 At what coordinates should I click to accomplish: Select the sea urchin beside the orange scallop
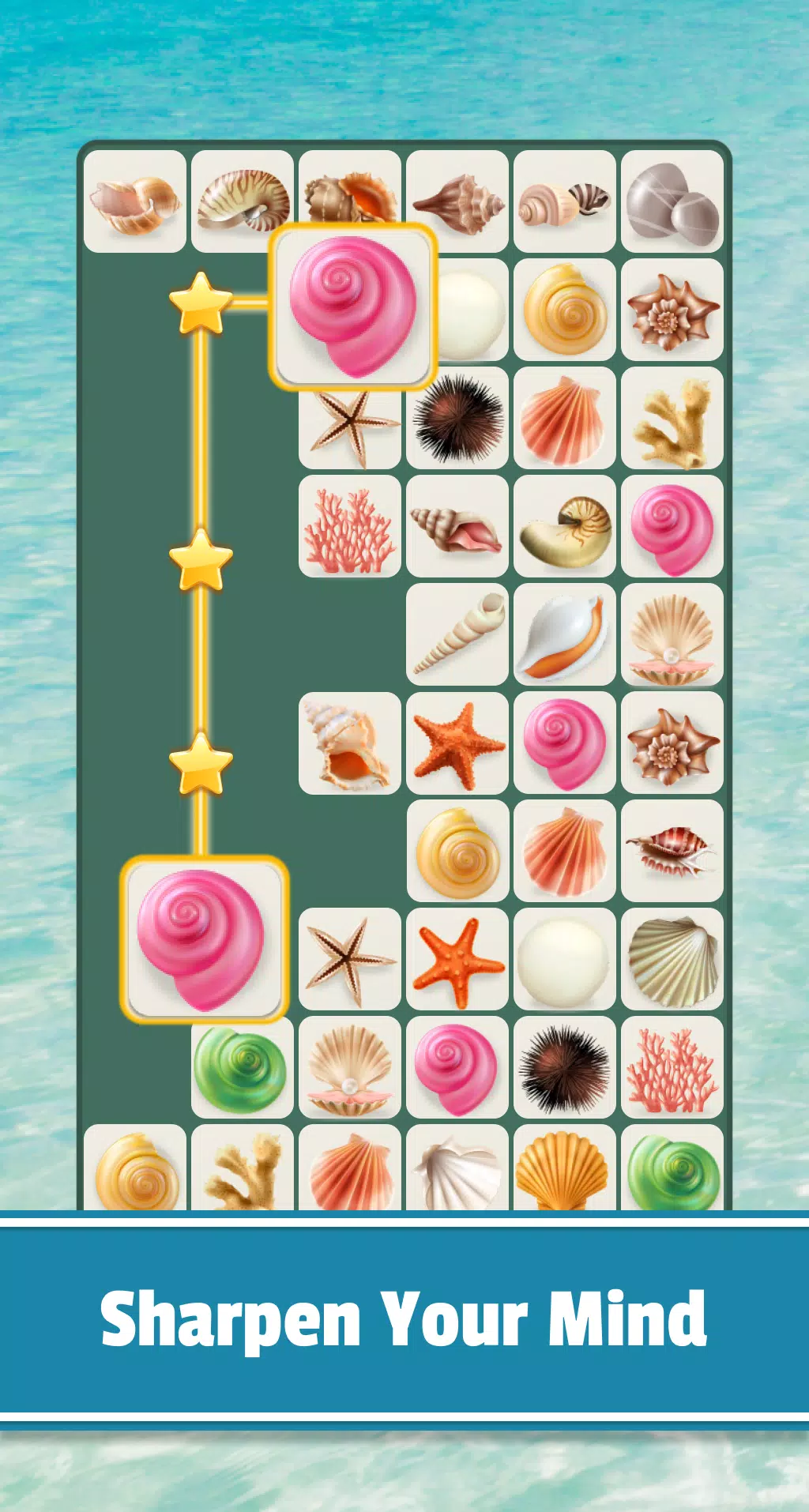click(x=457, y=418)
